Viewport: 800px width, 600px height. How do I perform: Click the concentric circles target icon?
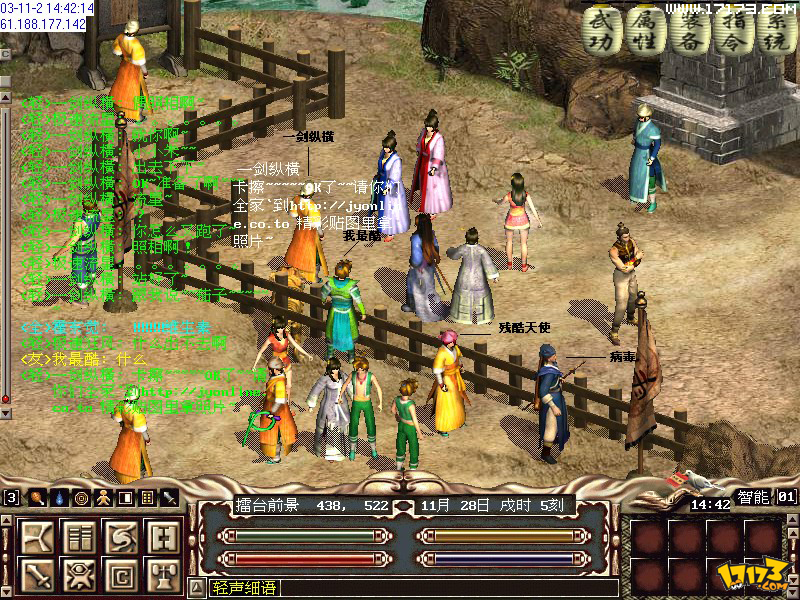pyautogui.click(x=81, y=497)
